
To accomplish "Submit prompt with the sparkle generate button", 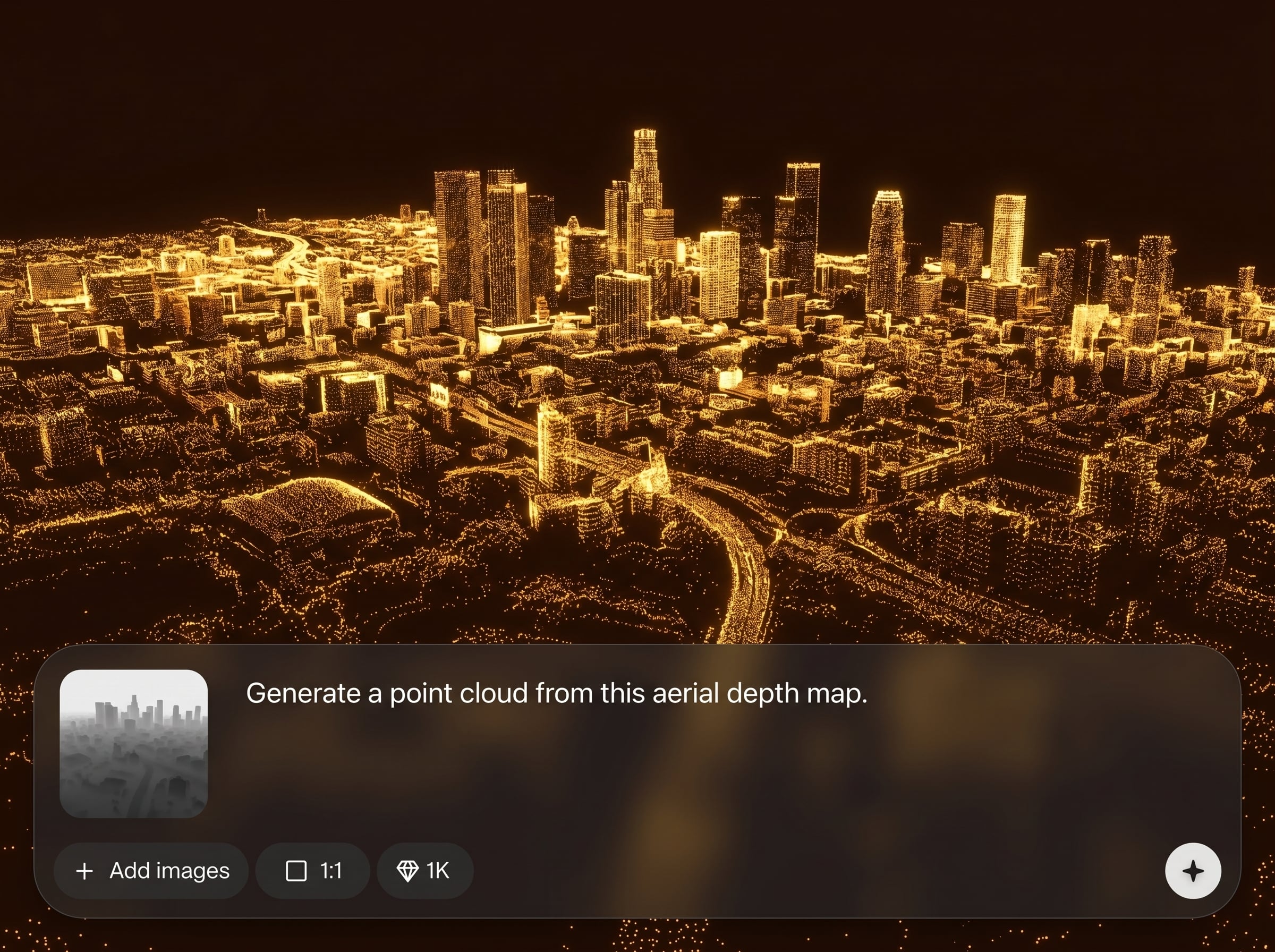I will [1193, 871].
